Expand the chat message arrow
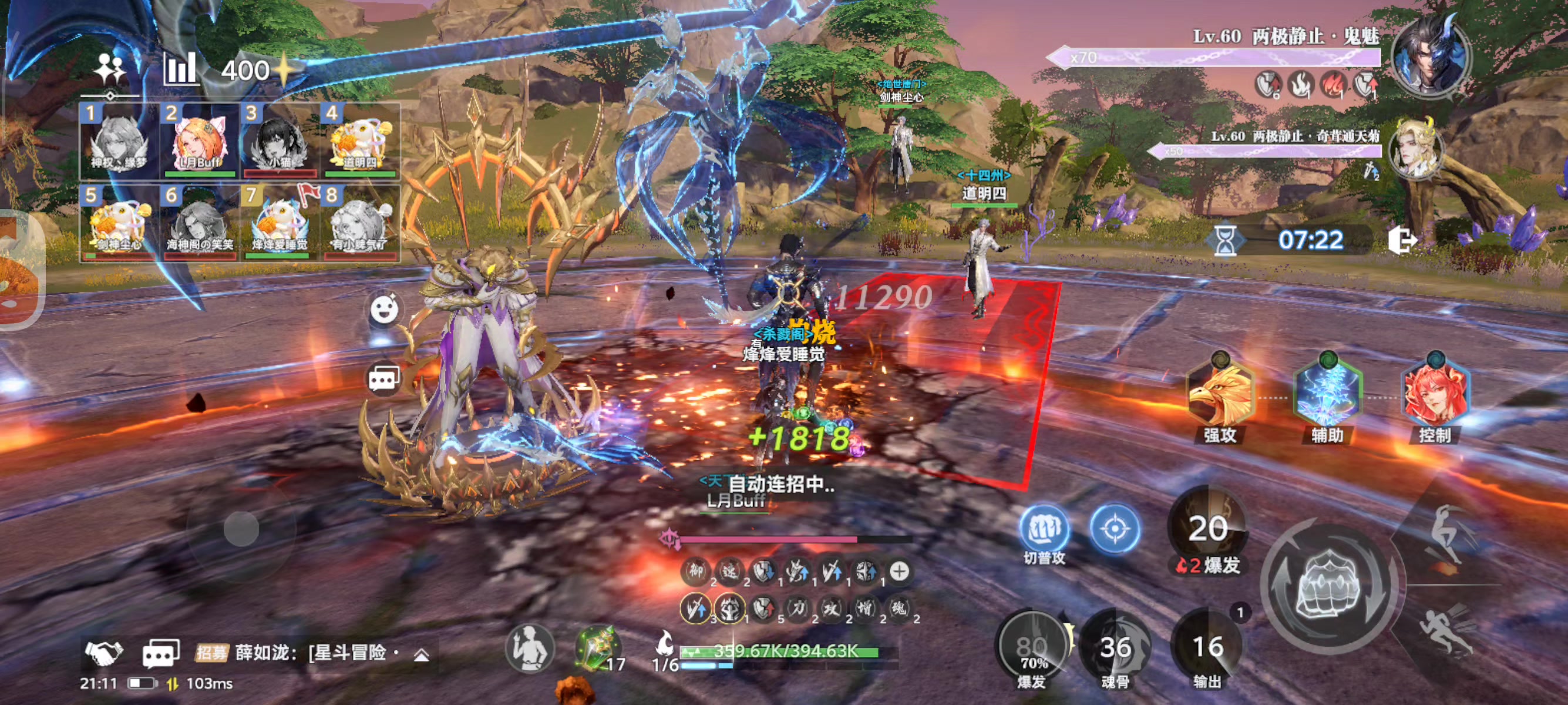 (x=421, y=654)
